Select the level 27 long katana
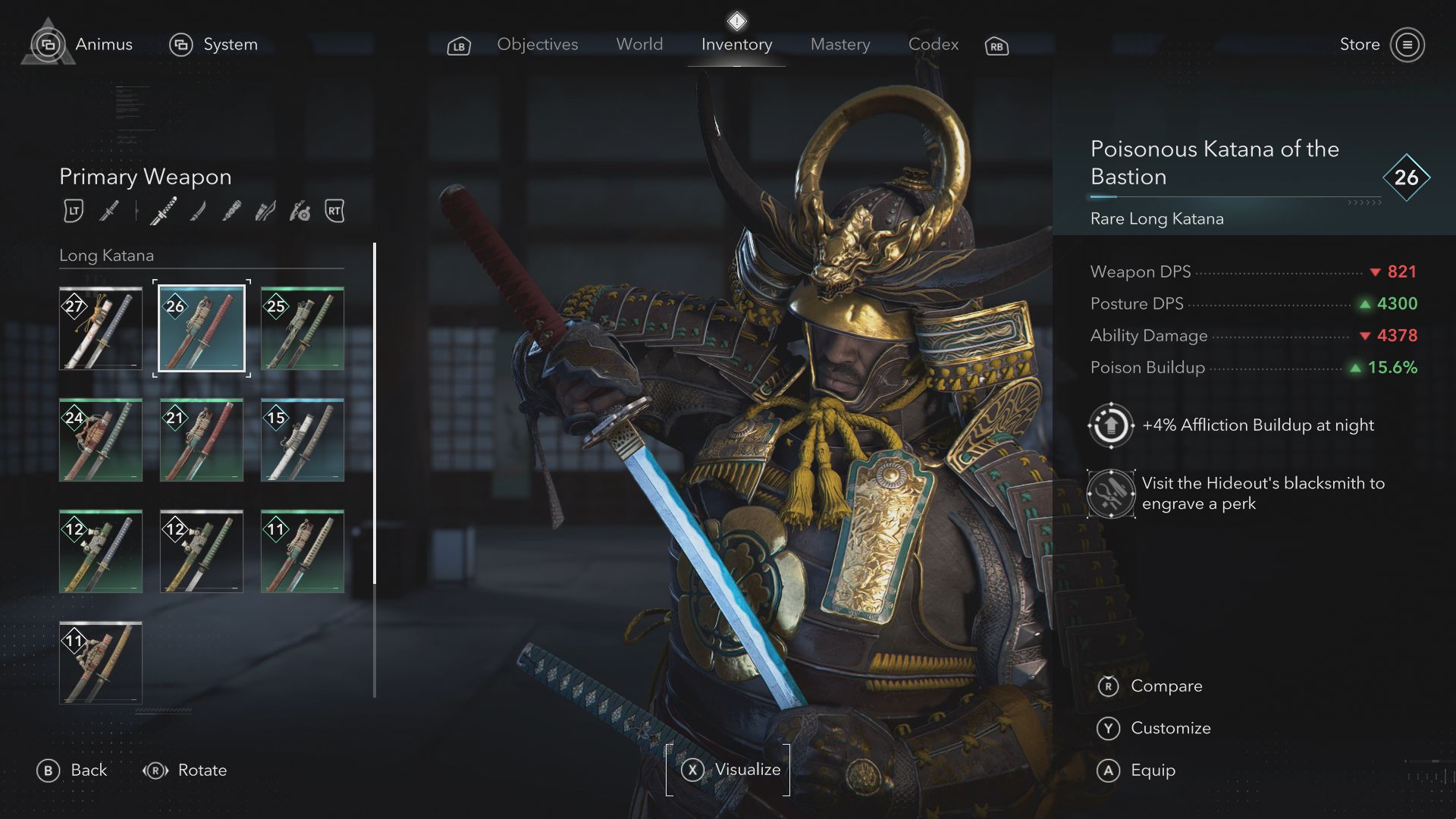Image resolution: width=1456 pixels, height=819 pixels. 101,328
